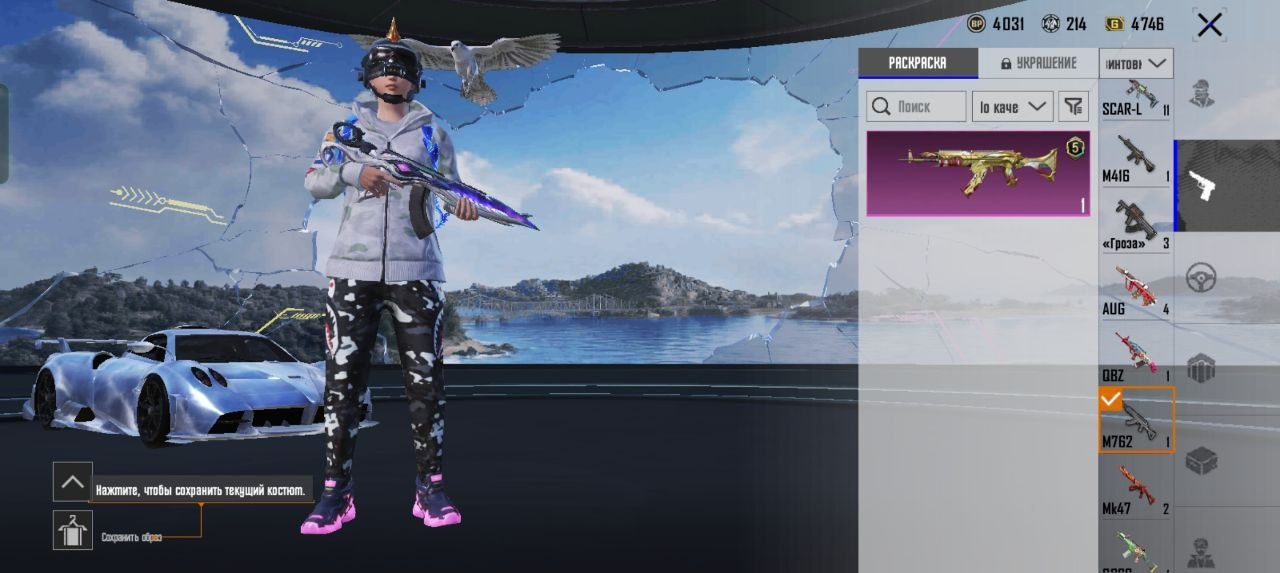The width and height of the screenshot is (1280, 573).
Task: Select the AUG weapon entry
Action: pos(1136,292)
